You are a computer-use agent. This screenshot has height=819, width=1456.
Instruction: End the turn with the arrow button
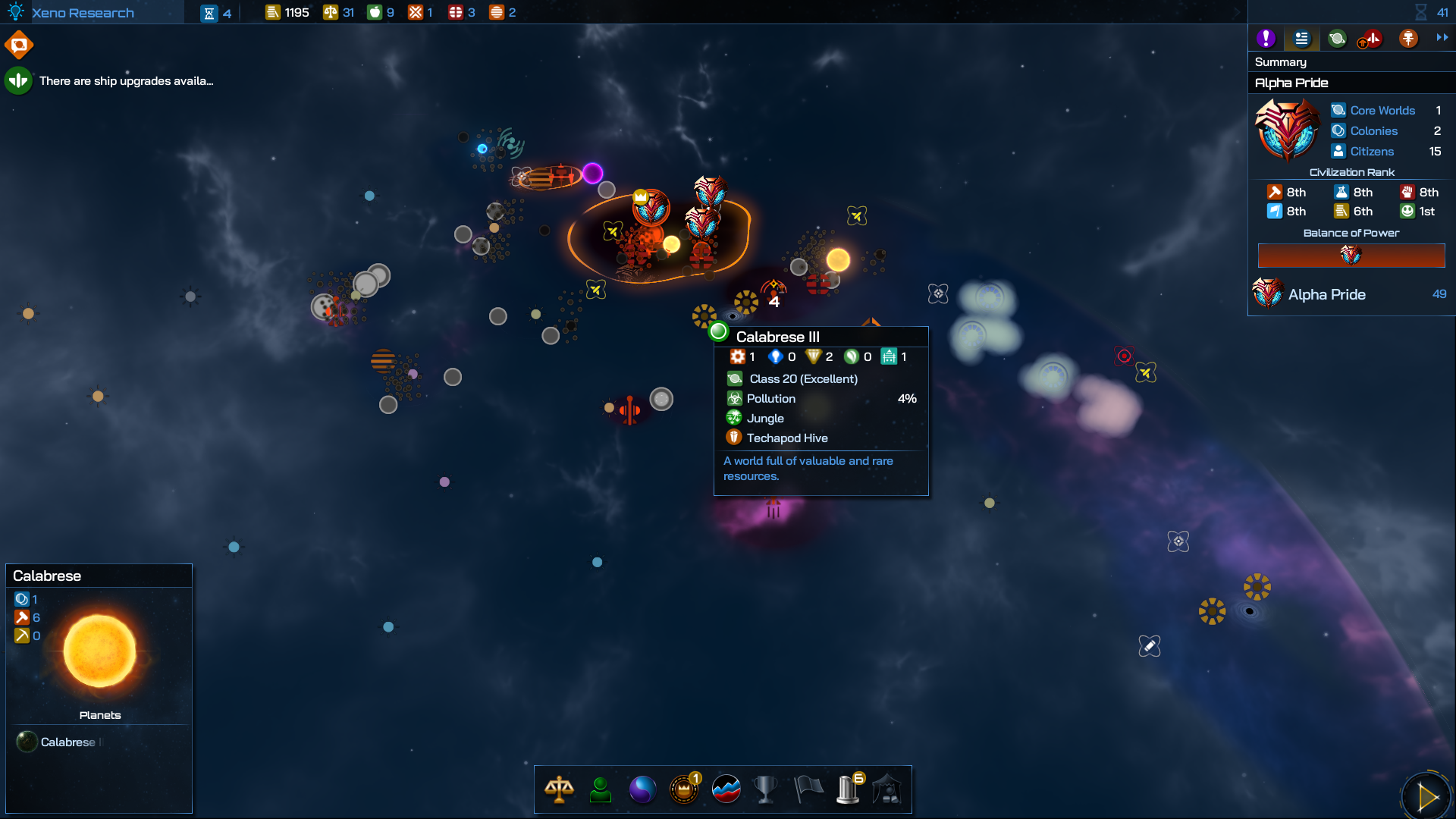point(1426,796)
